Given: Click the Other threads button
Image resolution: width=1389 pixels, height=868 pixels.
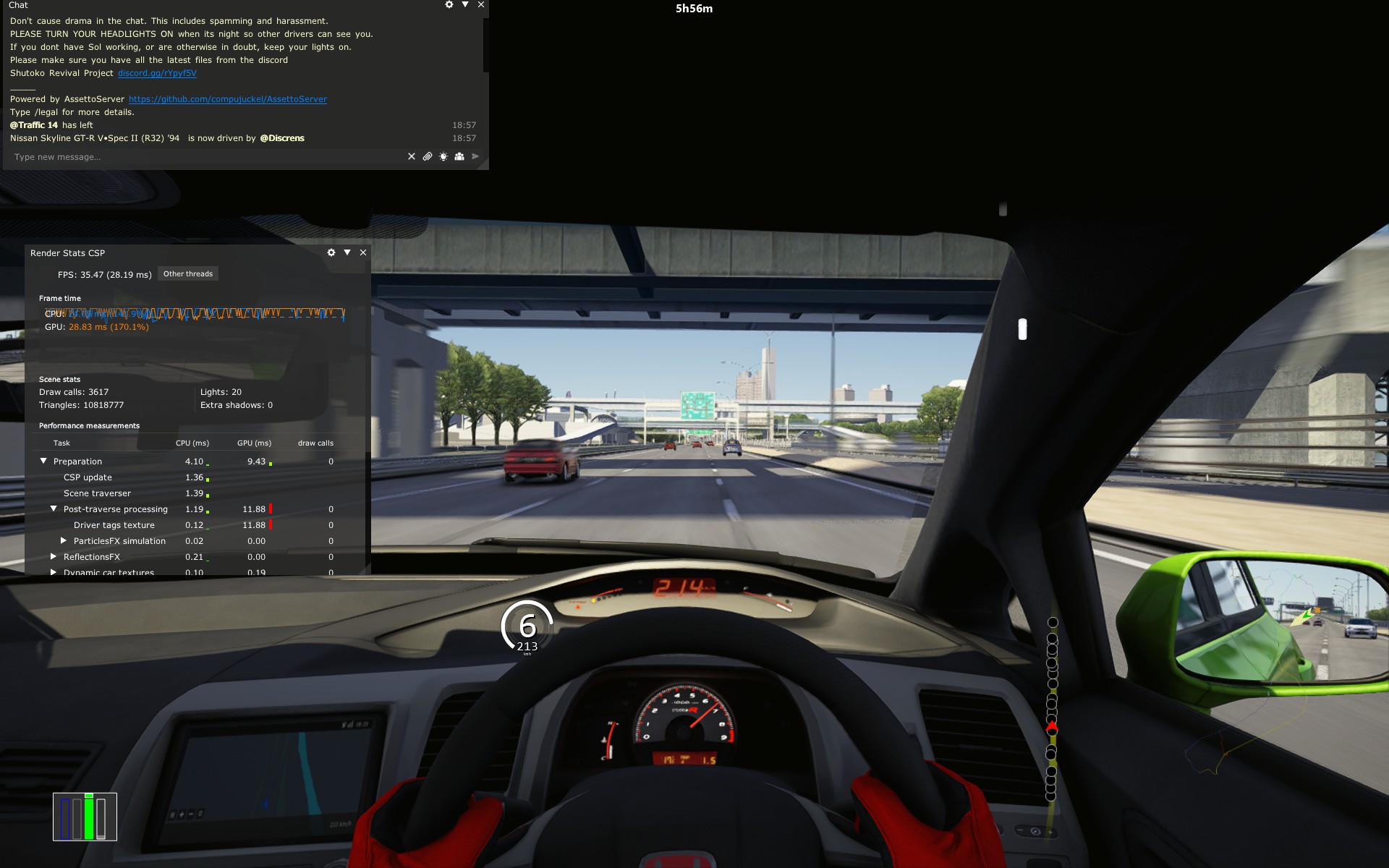Looking at the screenshot, I should (188, 273).
